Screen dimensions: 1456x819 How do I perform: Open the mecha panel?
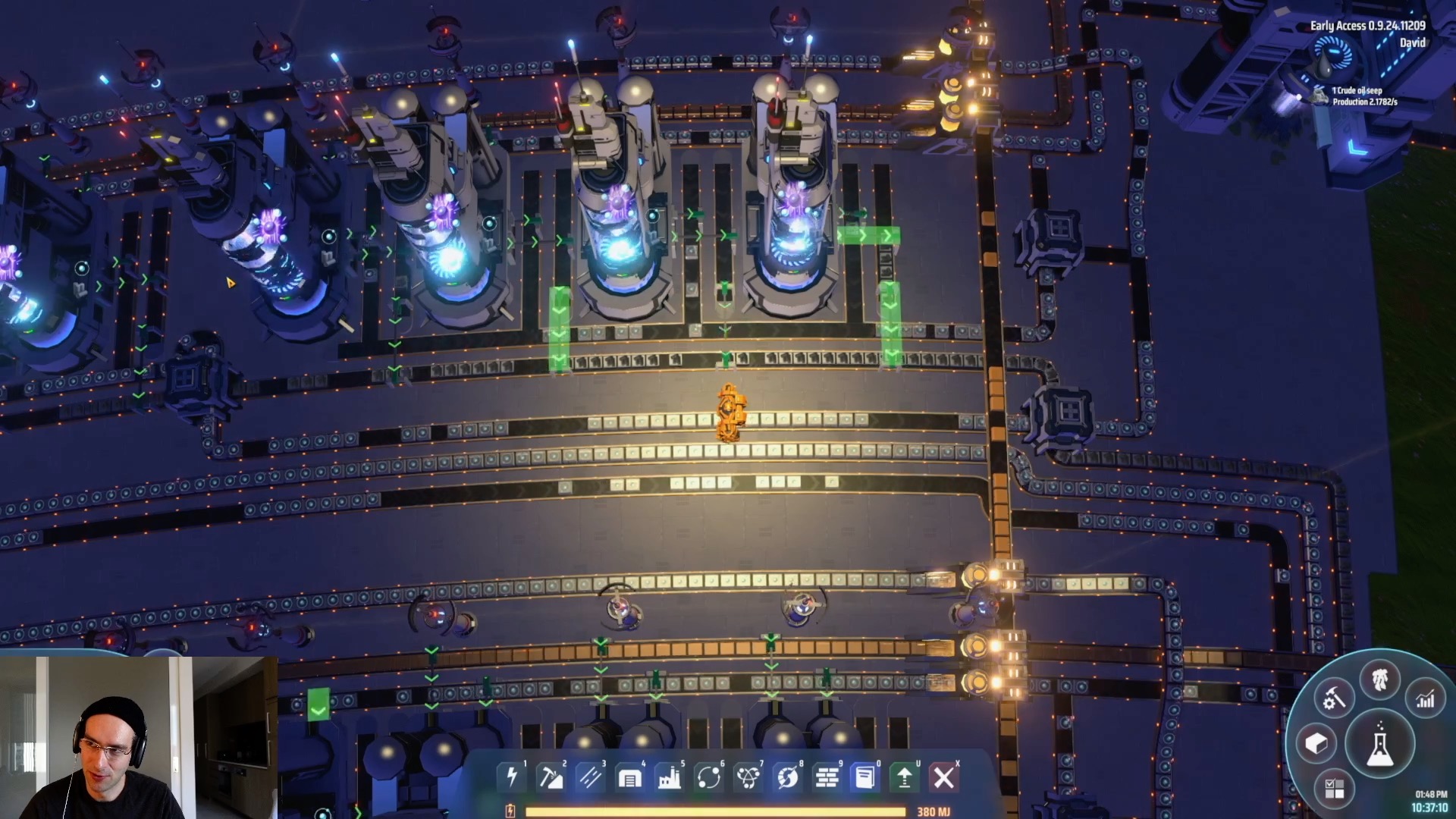1379,679
